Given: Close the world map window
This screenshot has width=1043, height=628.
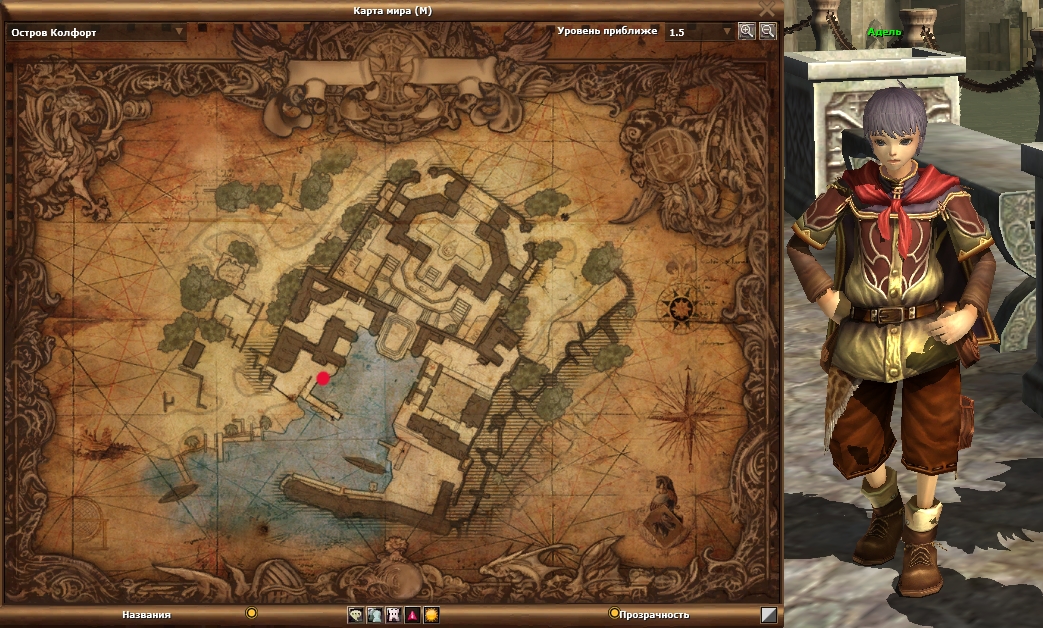Looking at the screenshot, I should tap(767, 9).
